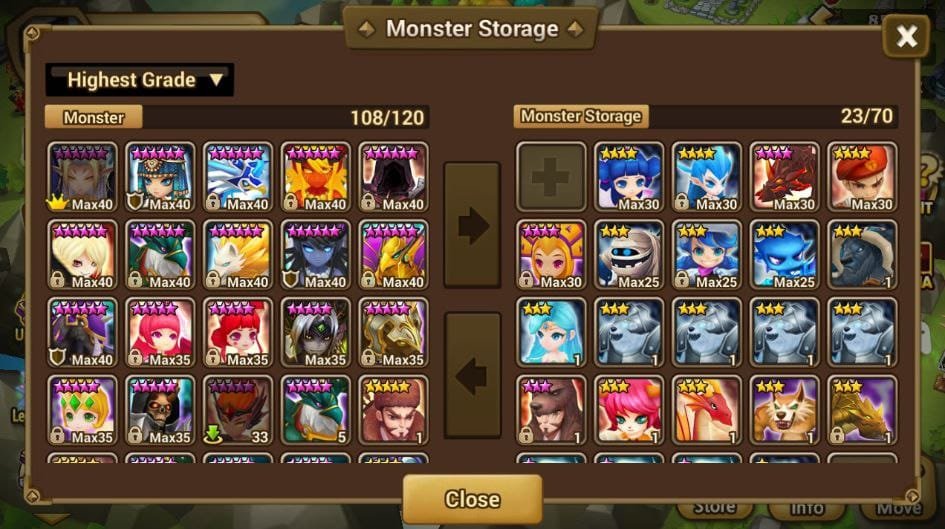
Task: Choose the orange fire phoenix monster
Action: 316,176
